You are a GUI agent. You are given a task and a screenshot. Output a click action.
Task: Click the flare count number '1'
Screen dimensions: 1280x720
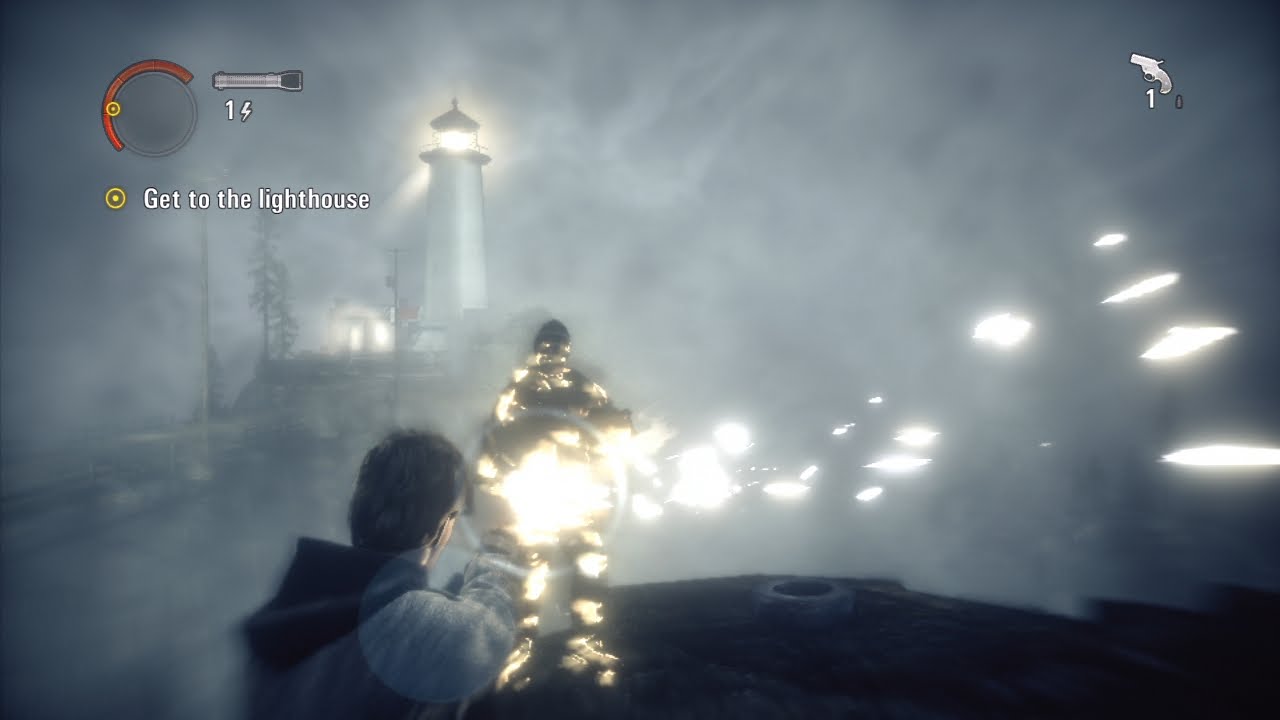(x=1151, y=99)
